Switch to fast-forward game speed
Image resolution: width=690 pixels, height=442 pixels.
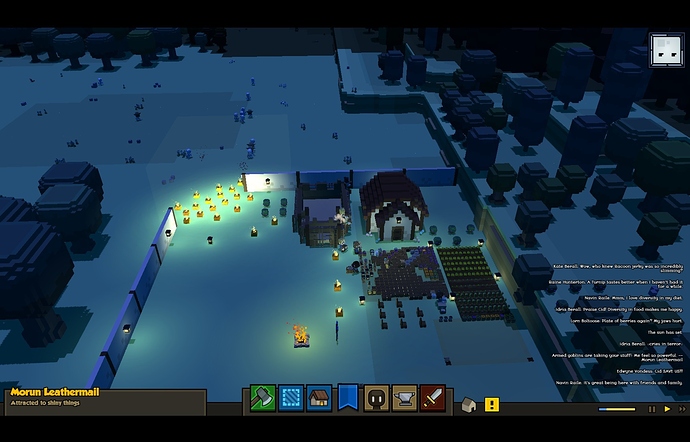click(x=680, y=408)
